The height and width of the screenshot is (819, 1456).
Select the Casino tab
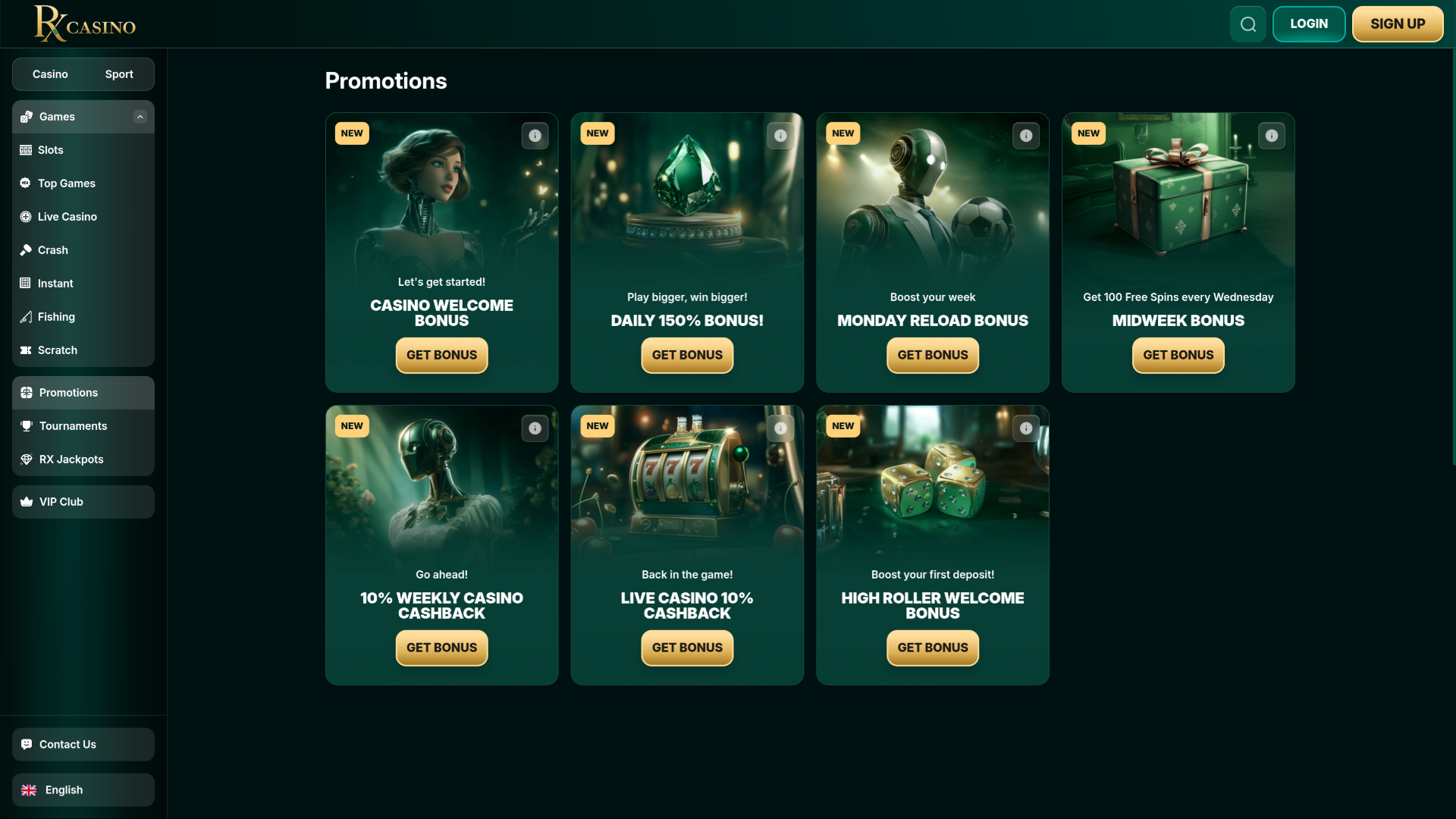(49, 74)
